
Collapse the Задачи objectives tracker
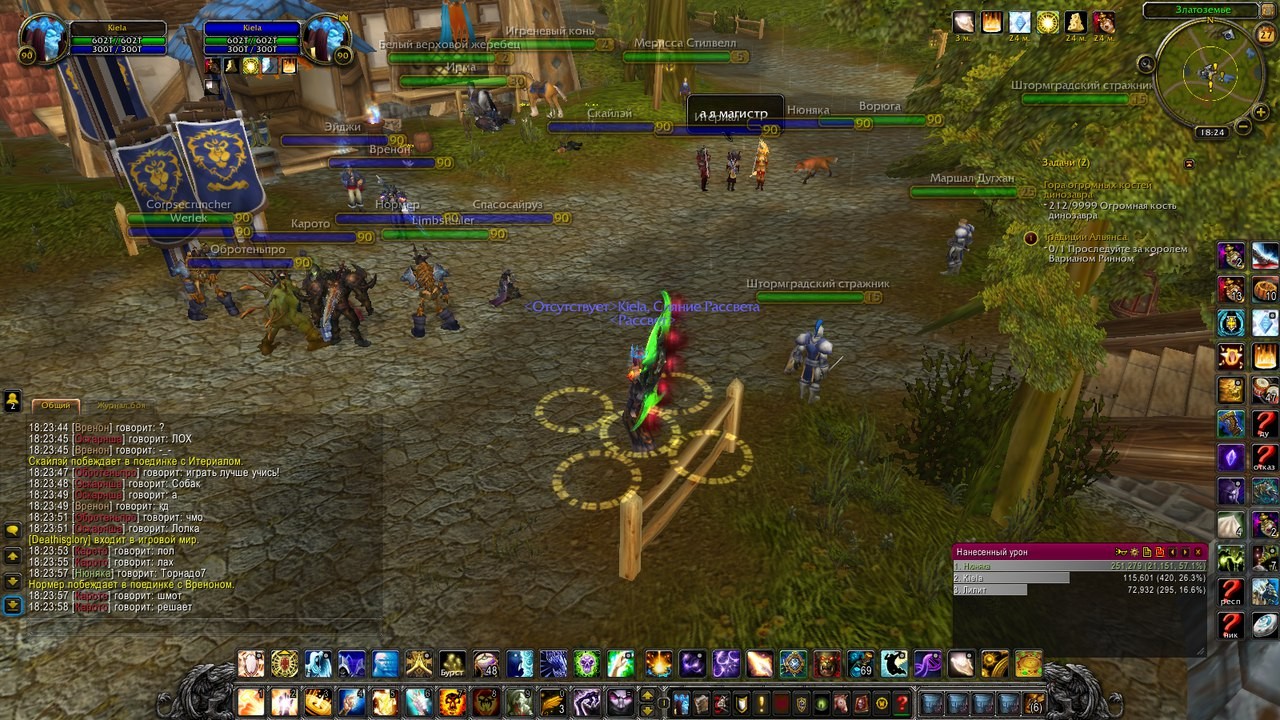coord(1189,163)
